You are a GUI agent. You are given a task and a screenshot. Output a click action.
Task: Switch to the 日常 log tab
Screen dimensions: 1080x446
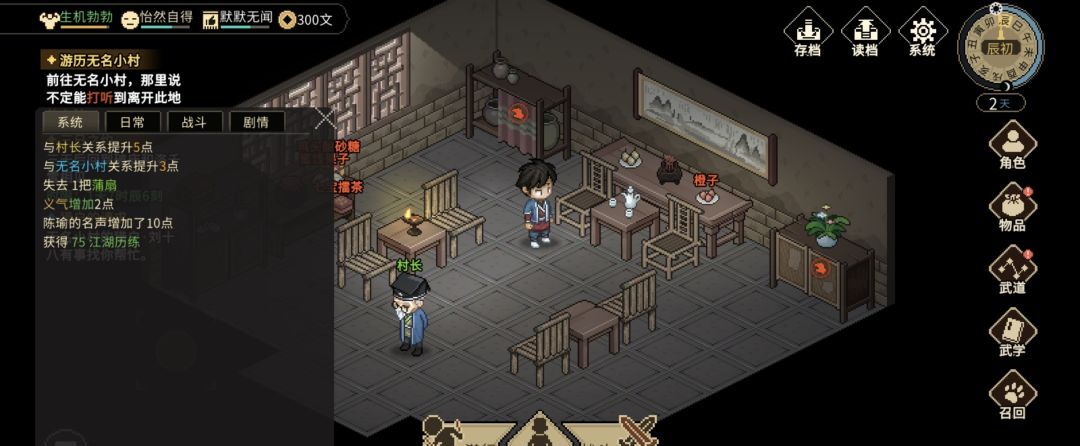[132, 122]
